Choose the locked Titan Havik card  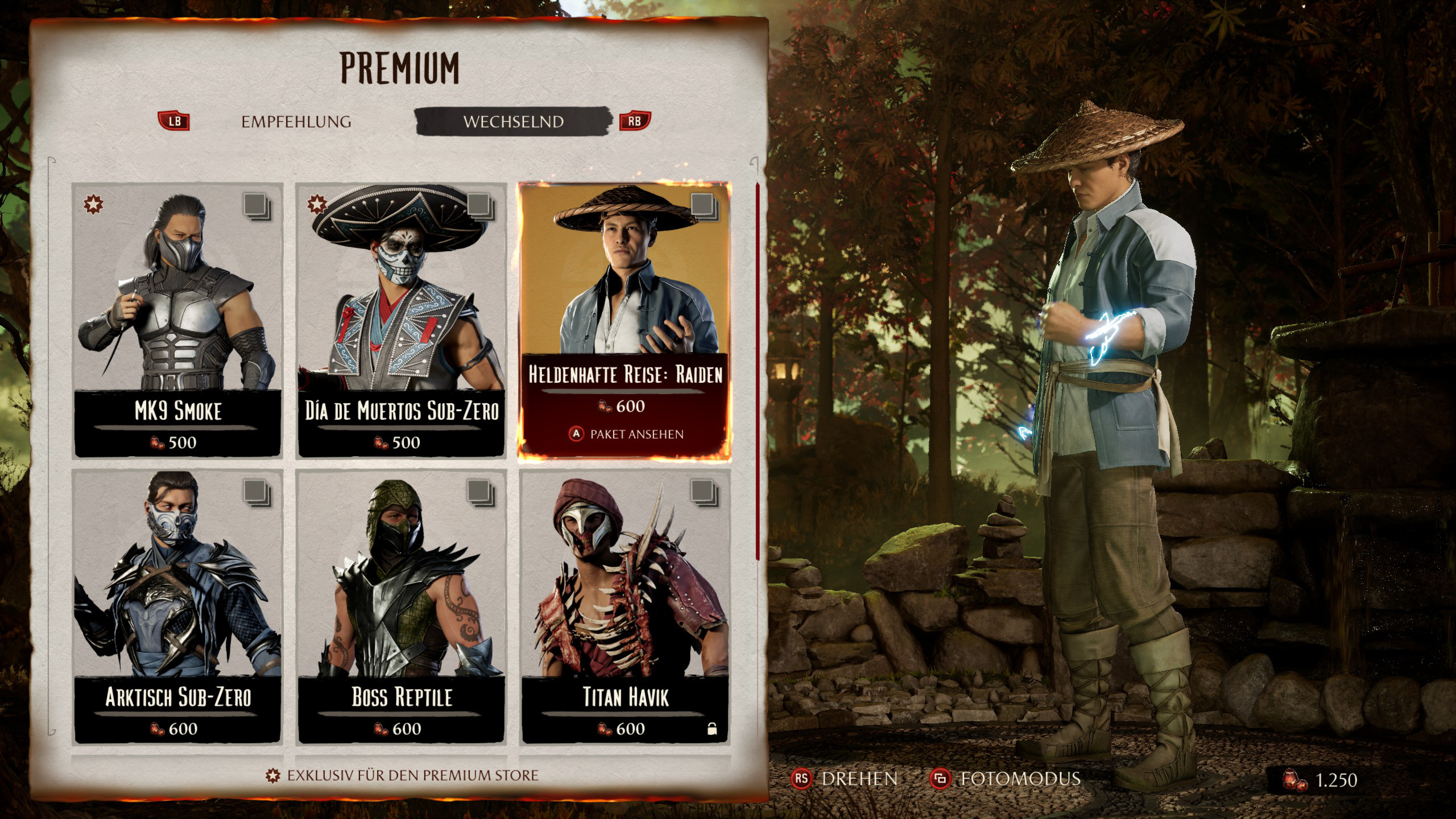pos(624,606)
